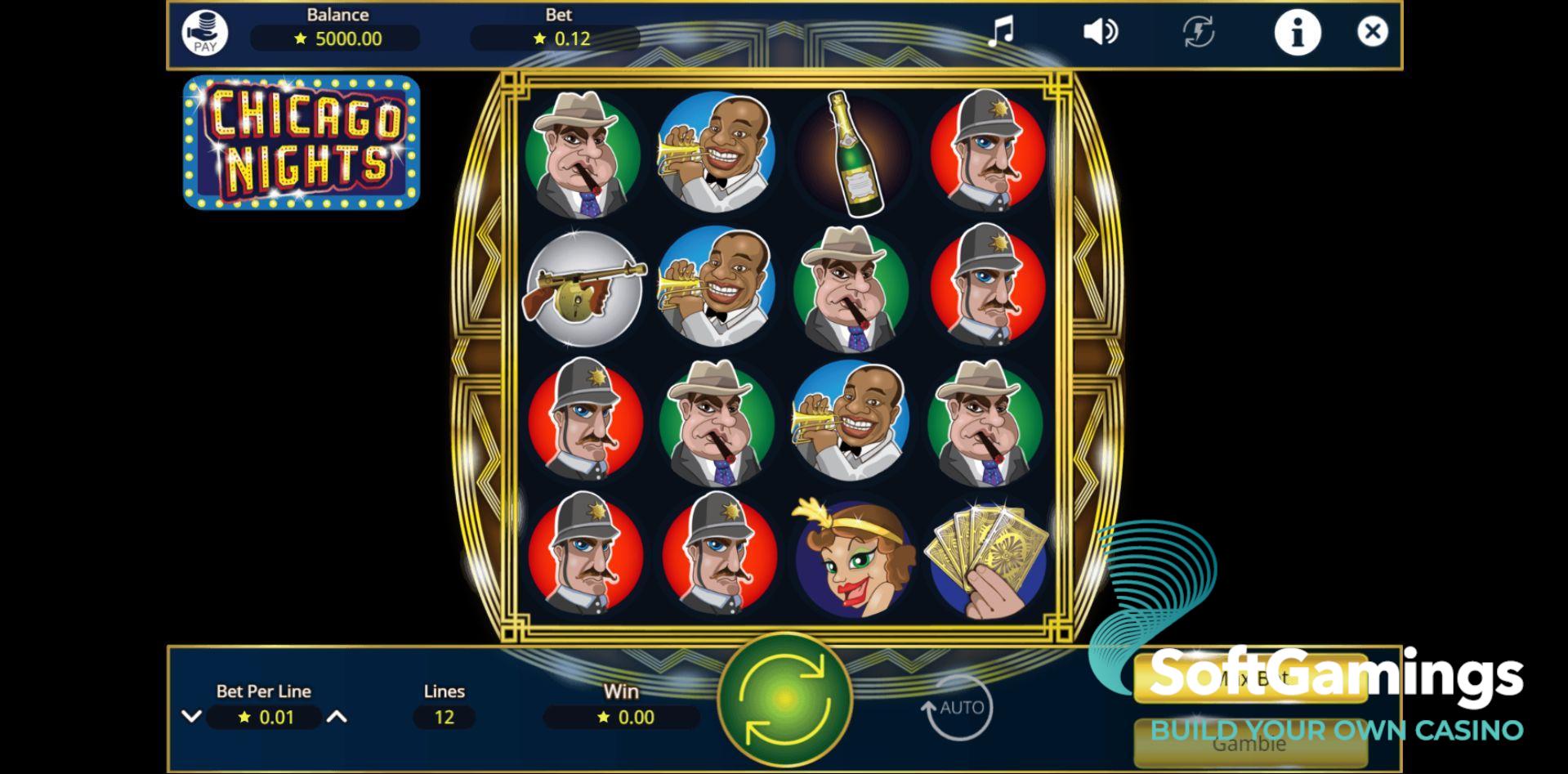Close the game with the X button
Image resolution: width=1568 pixels, height=774 pixels.
pos(1372,32)
